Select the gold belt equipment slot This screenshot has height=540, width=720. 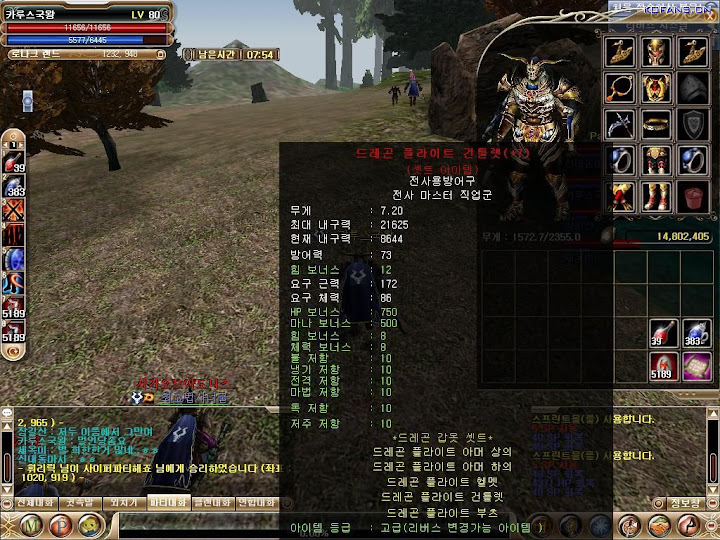(x=658, y=125)
